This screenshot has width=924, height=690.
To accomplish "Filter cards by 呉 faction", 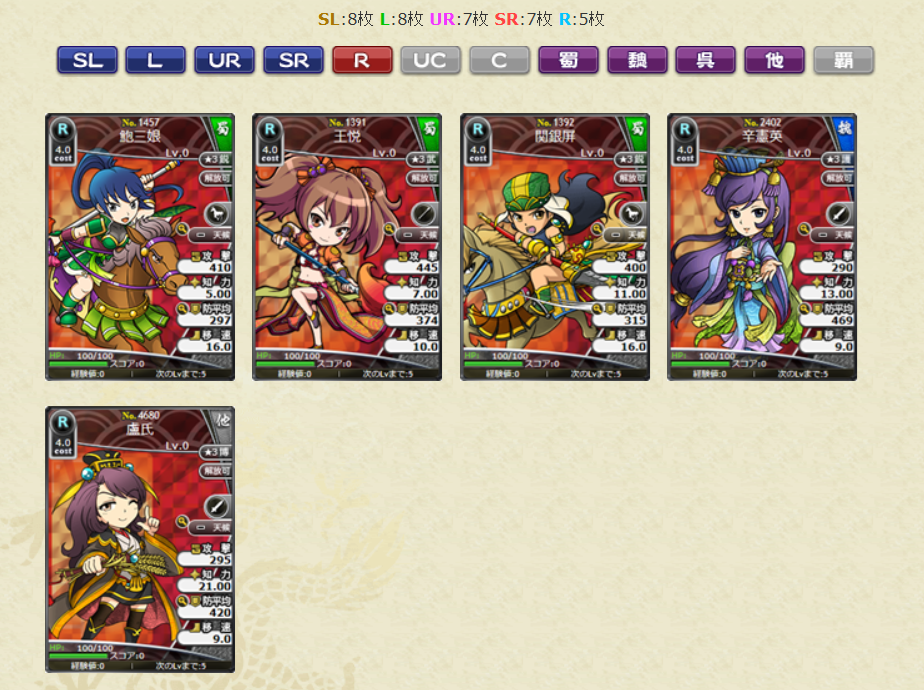I will tap(705, 60).
